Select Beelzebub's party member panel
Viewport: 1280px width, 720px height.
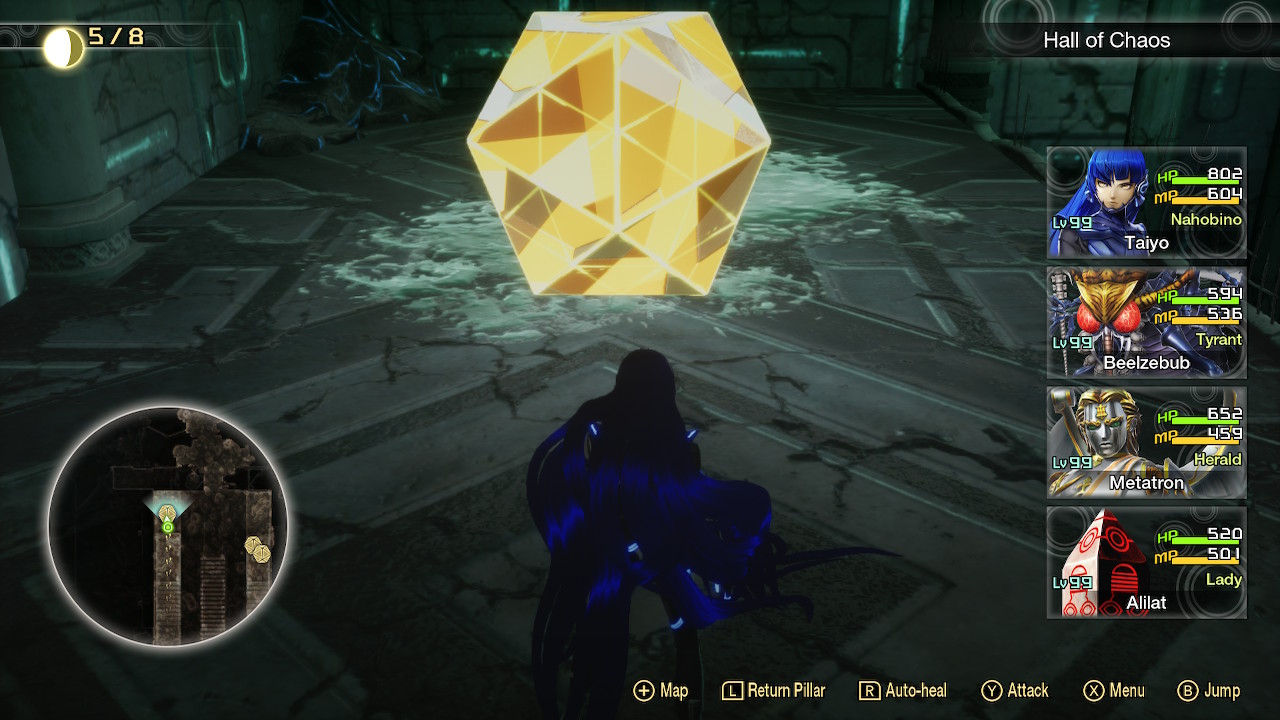point(1145,320)
